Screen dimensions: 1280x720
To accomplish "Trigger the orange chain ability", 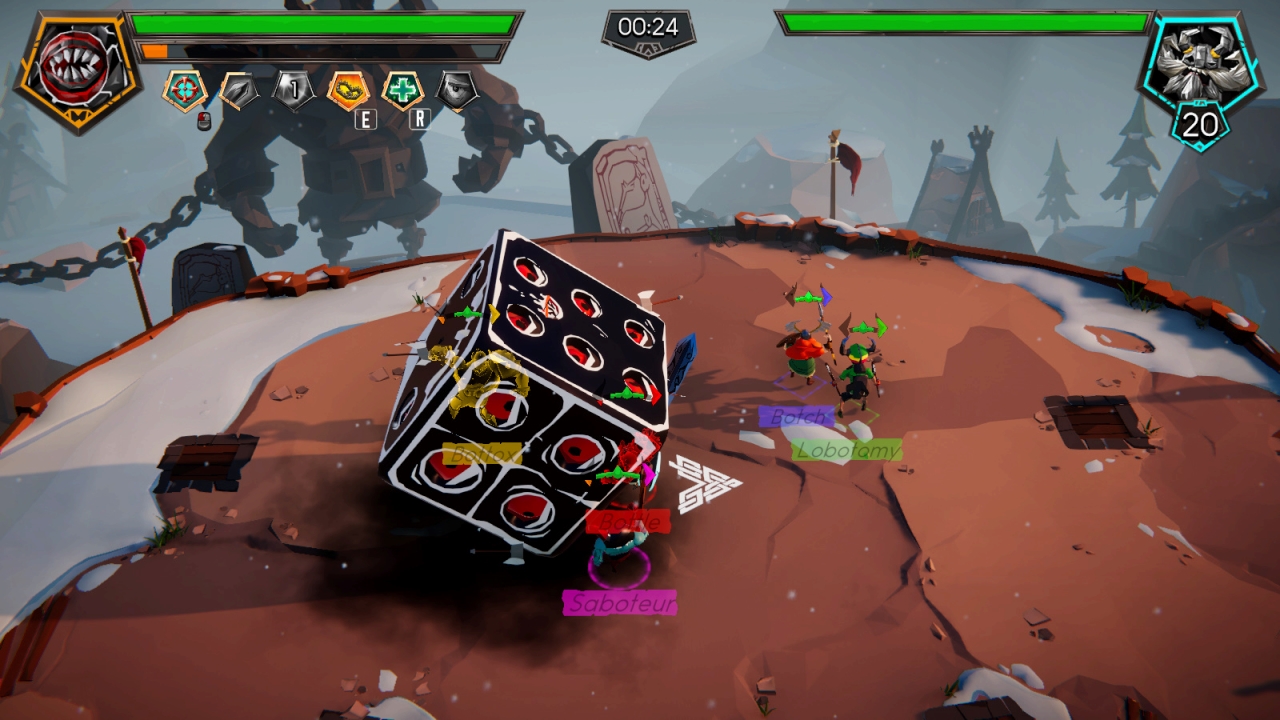I will 348,91.
